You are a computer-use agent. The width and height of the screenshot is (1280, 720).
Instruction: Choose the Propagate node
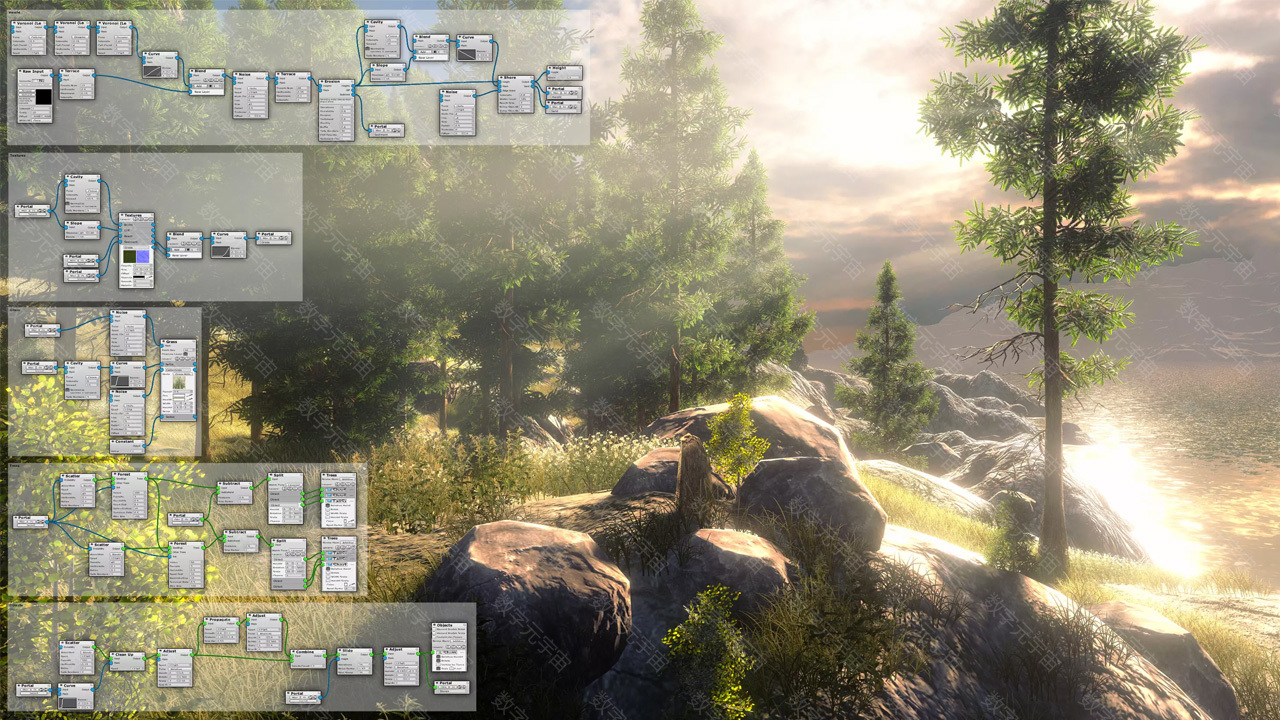(x=220, y=621)
